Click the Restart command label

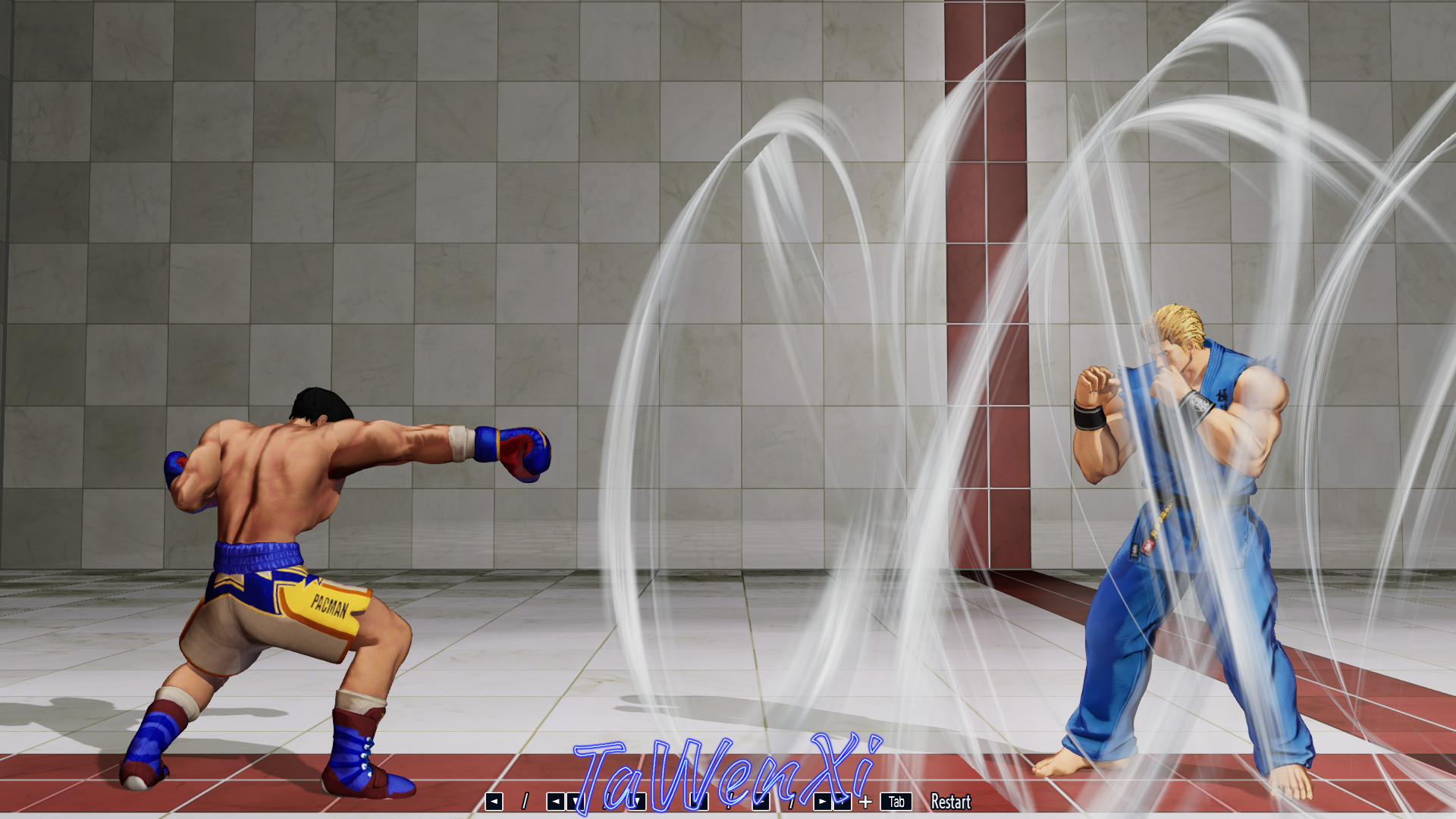tap(952, 802)
